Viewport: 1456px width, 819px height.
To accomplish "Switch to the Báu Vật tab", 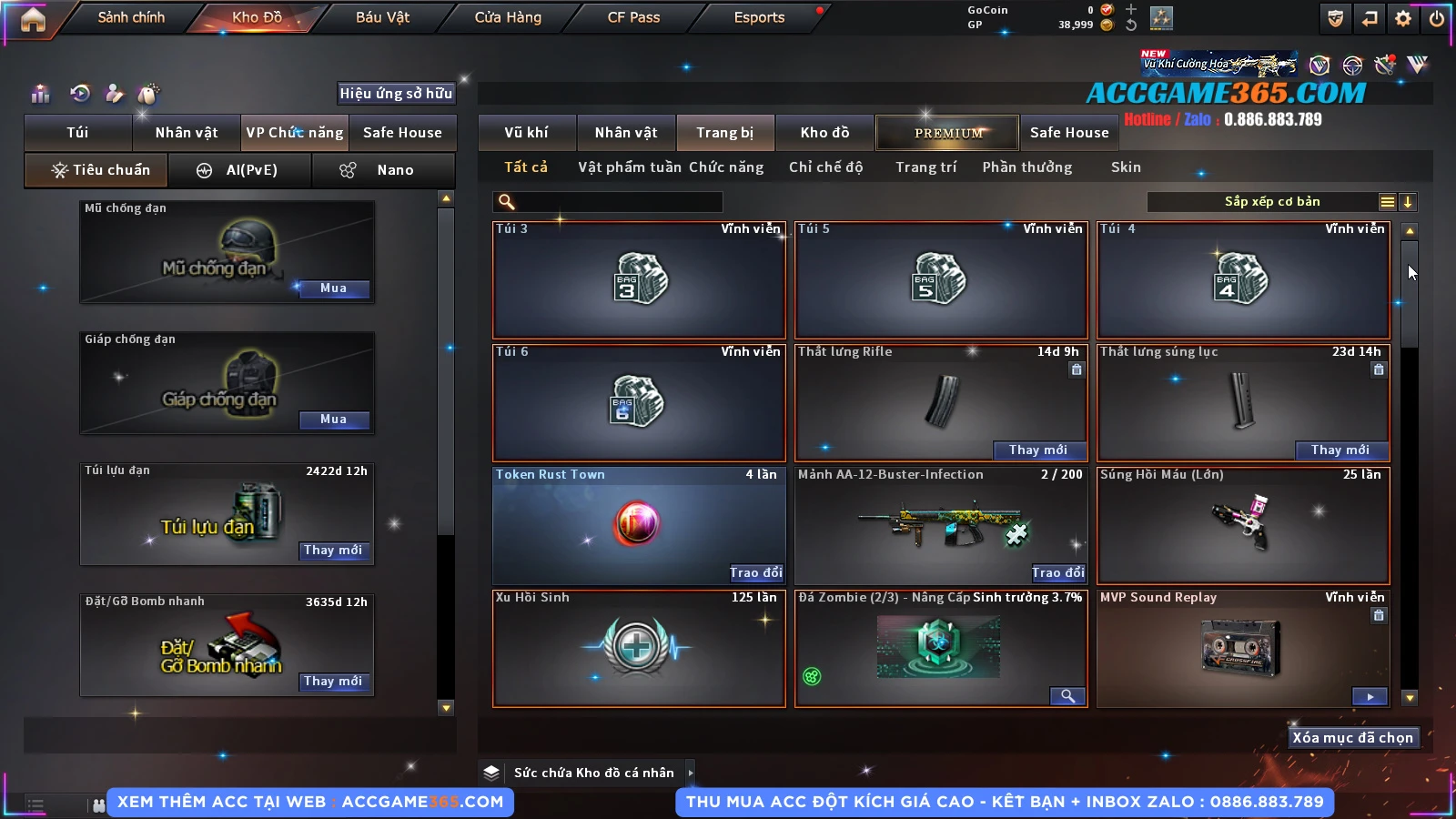I will click(382, 17).
